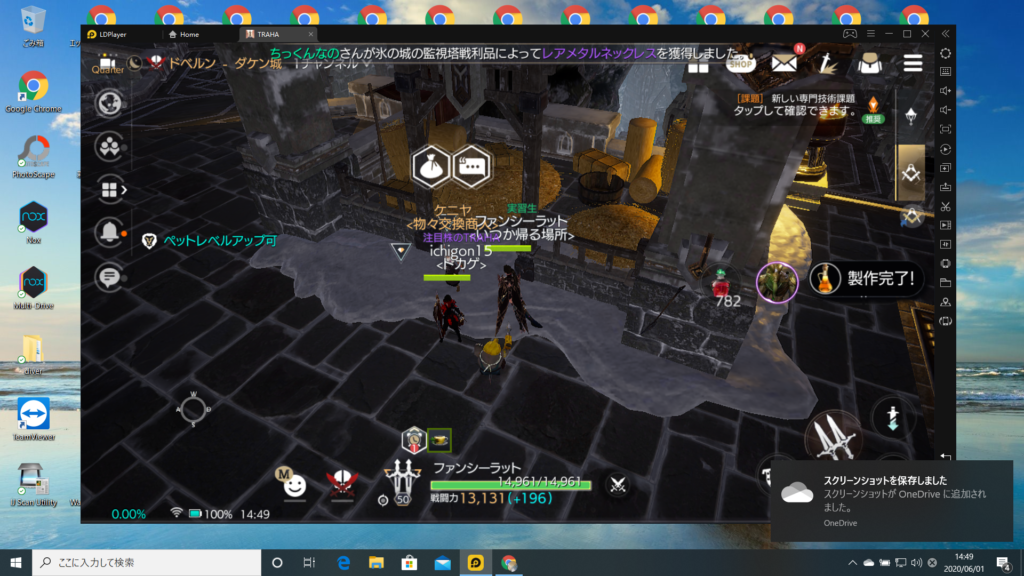Screen dimensions: 1024x576
Task: Open the backpack inventory
Action: [869, 63]
